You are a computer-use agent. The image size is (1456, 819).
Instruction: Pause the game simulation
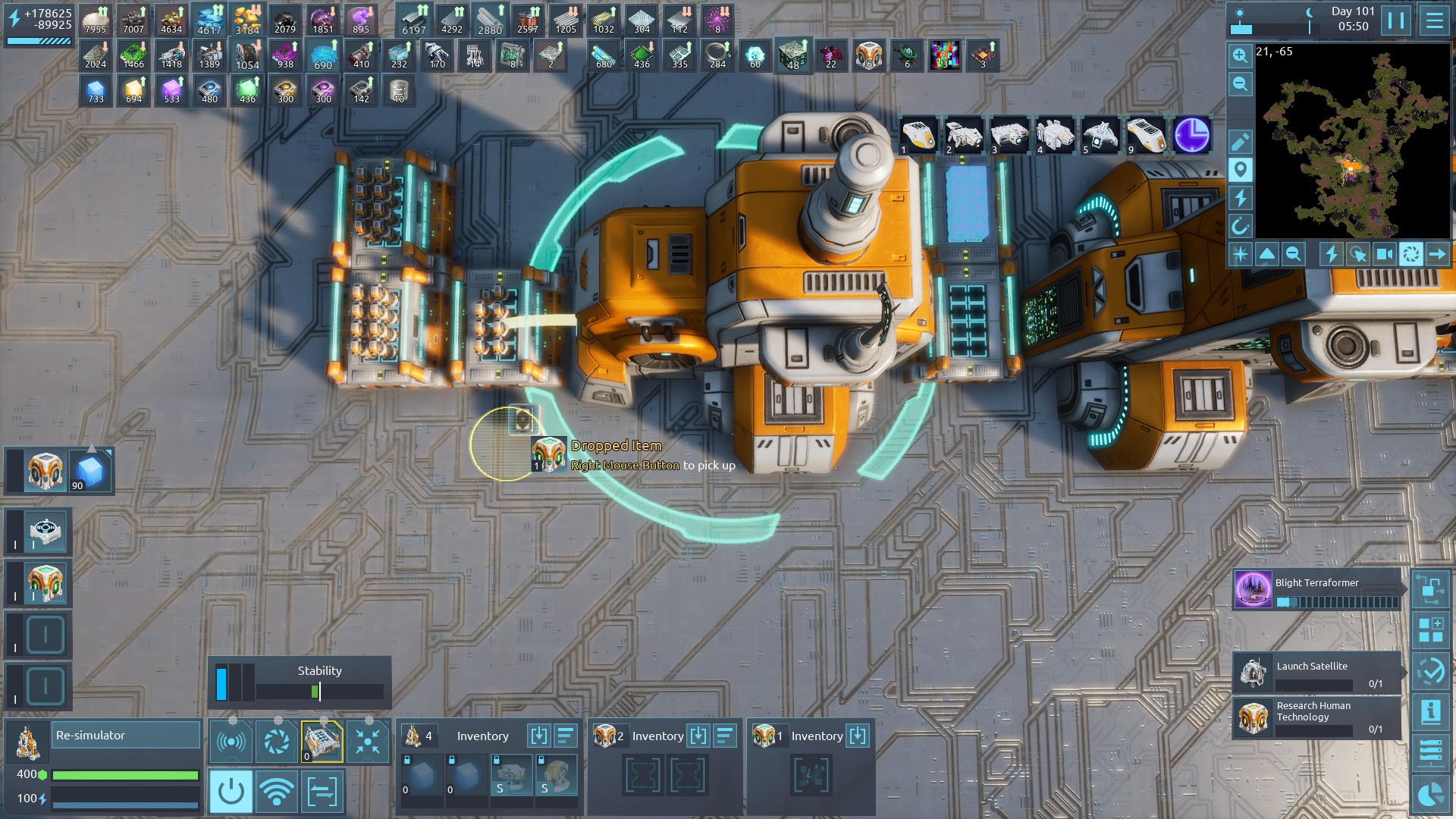pyautogui.click(x=1395, y=20)
